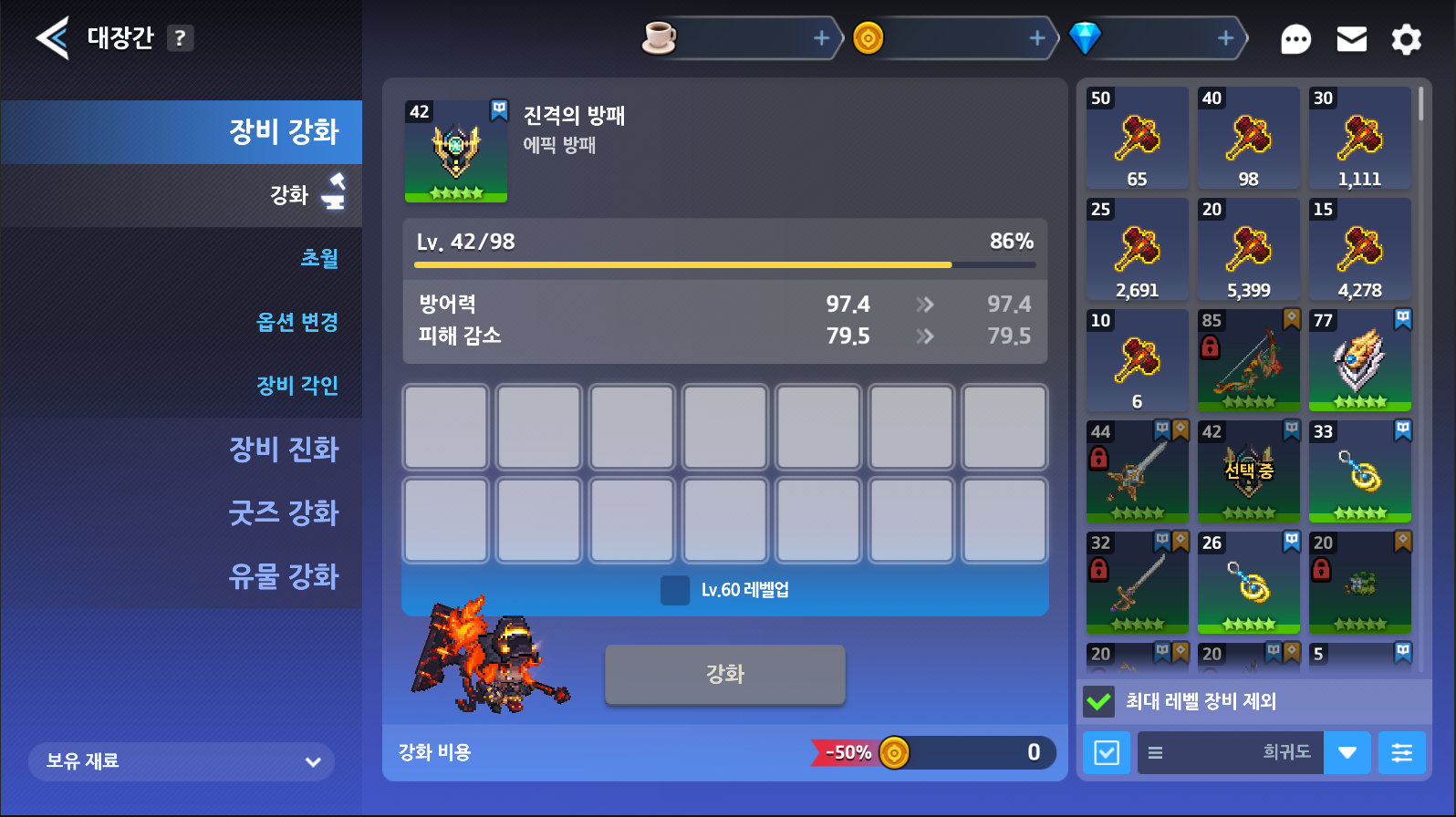Add diamonds with the plus button
This screenshot has height=817, width=1456.
(1225, 38)
